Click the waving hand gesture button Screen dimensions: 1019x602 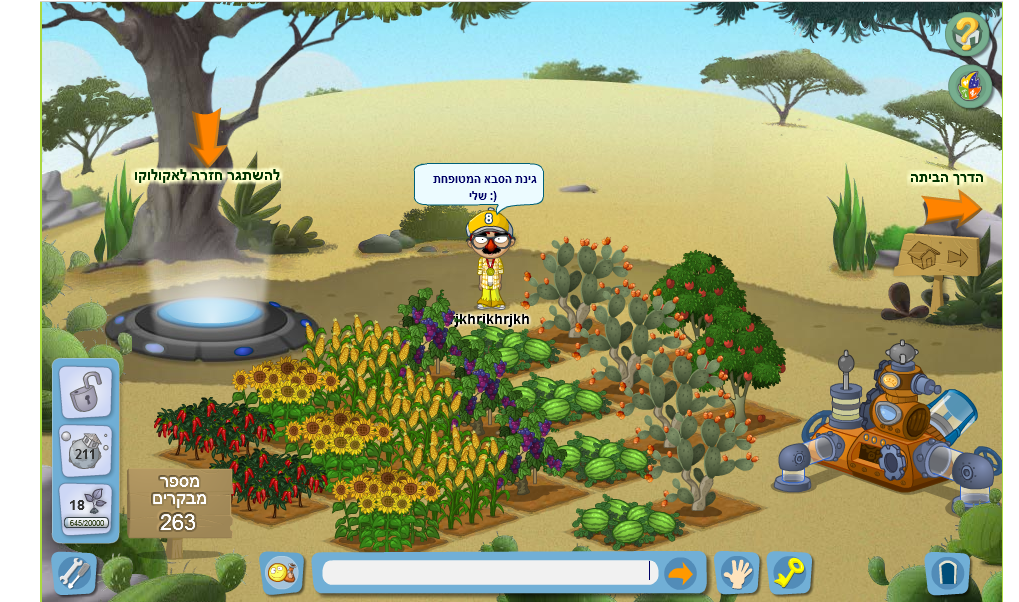pos(736,573)
